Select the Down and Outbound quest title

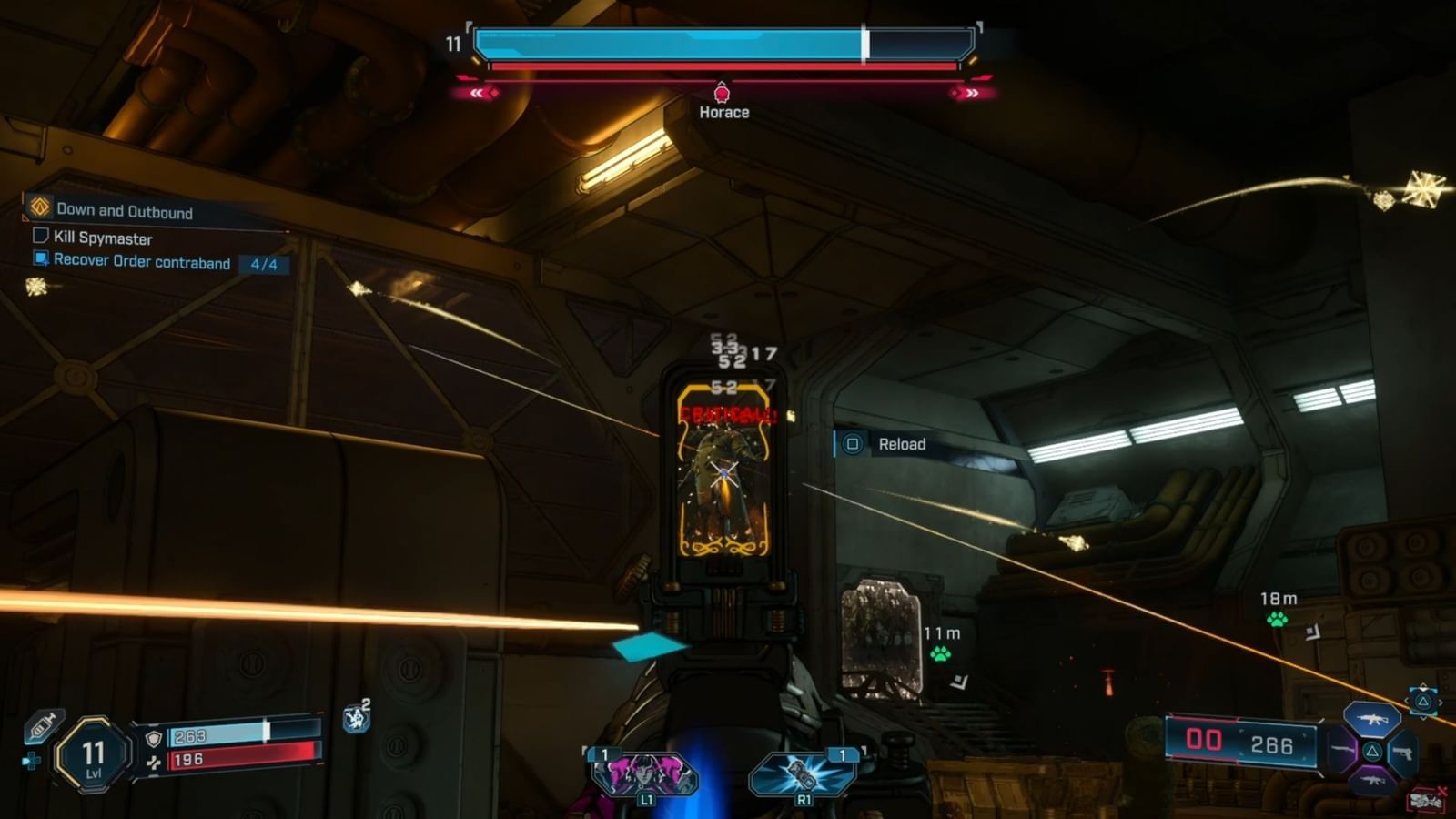(124, 211)
